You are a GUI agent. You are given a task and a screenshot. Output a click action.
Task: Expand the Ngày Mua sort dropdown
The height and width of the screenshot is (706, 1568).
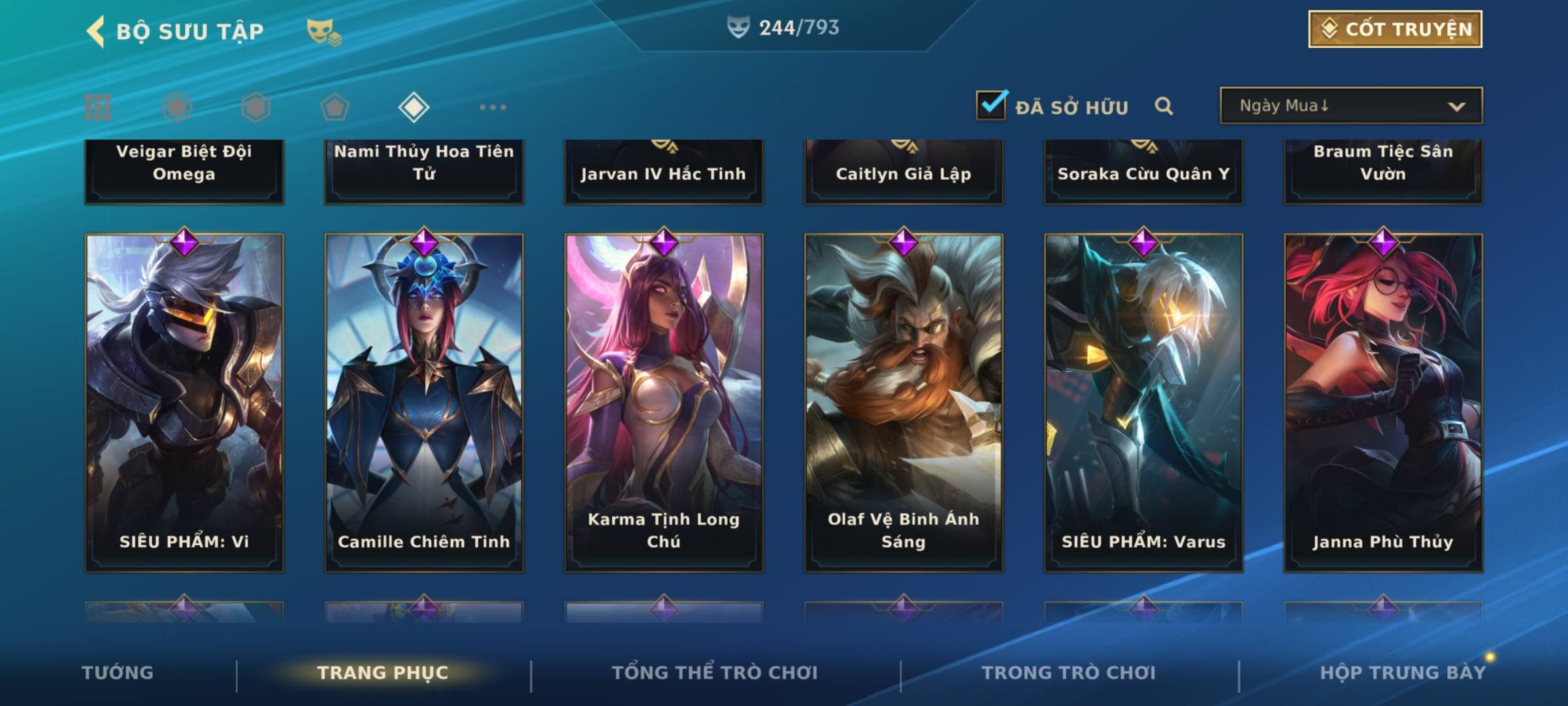pos(1351,106)
